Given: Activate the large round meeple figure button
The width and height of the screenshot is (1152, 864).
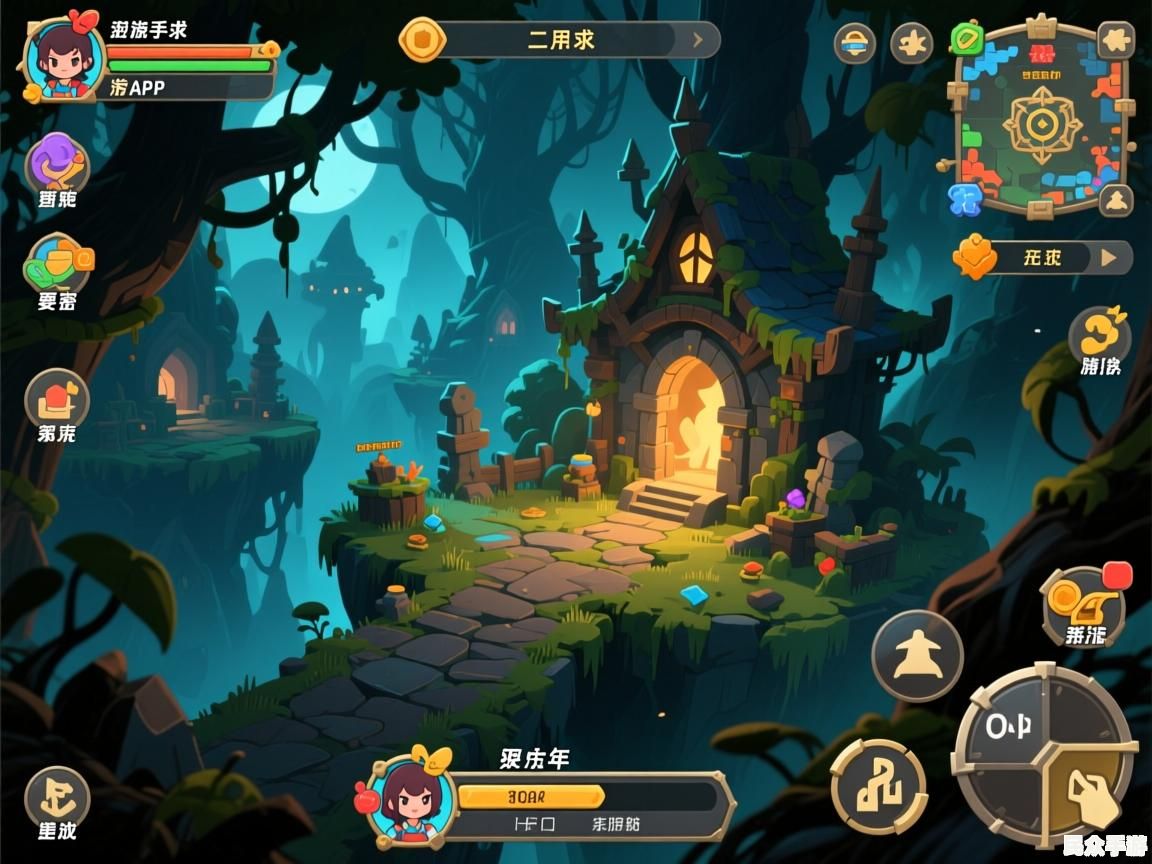Looking at the screenshot, I should [916, 656].
